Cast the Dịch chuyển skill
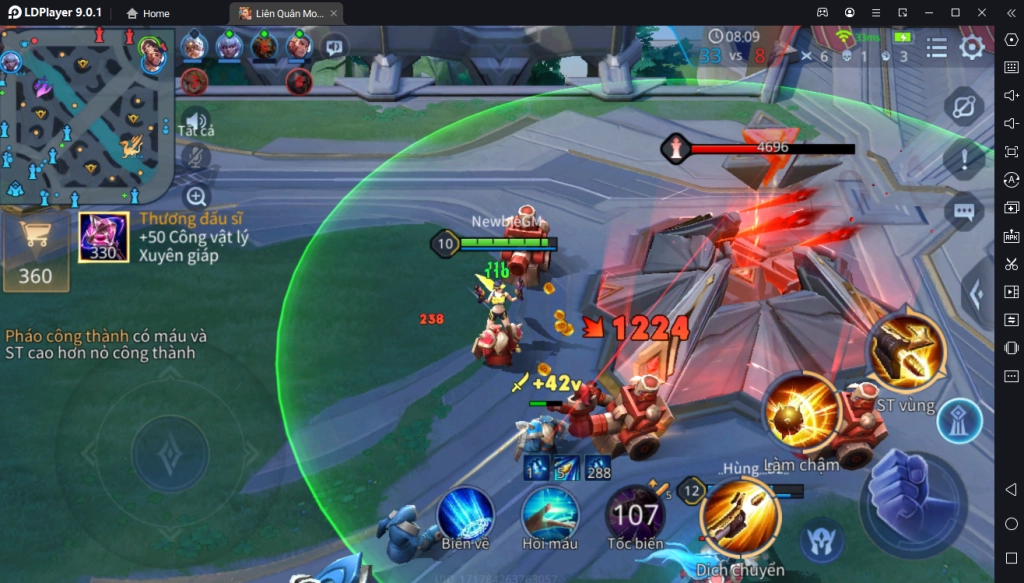This screenshot has width=1024, height=583. click(740, 517)
